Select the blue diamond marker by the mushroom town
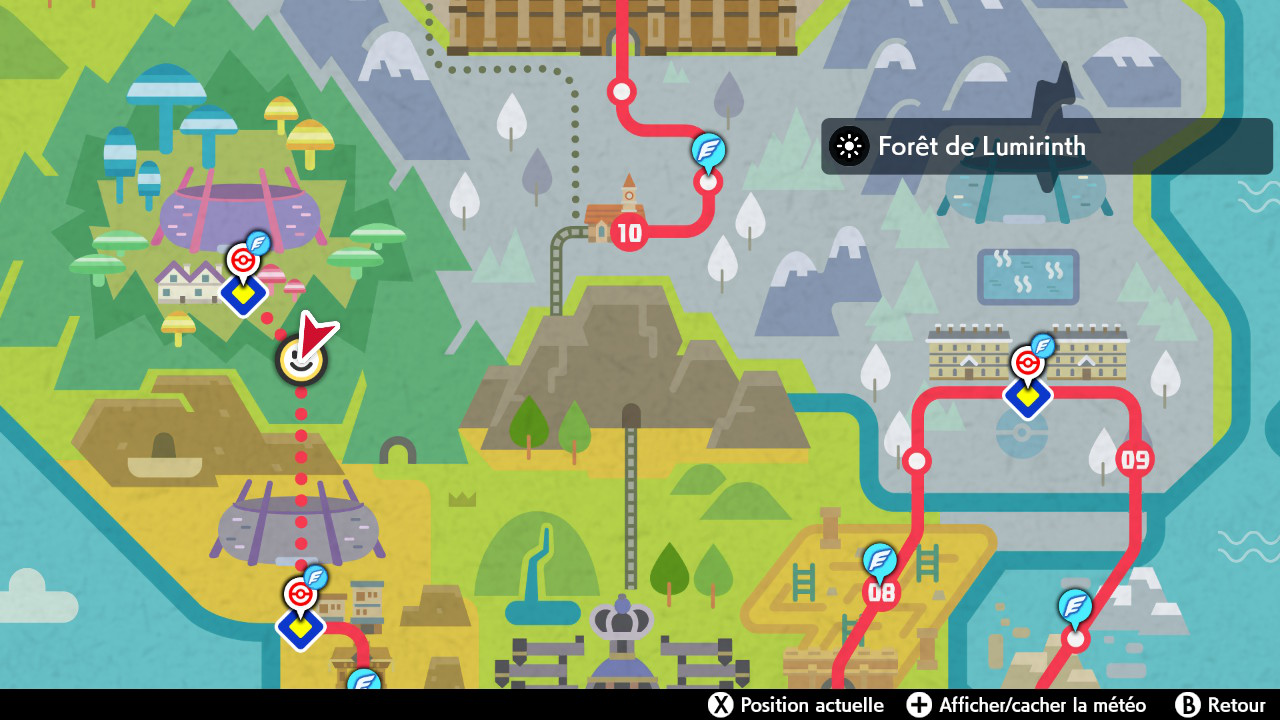This screenshot has width=1280, height=720. pos(243,295)
